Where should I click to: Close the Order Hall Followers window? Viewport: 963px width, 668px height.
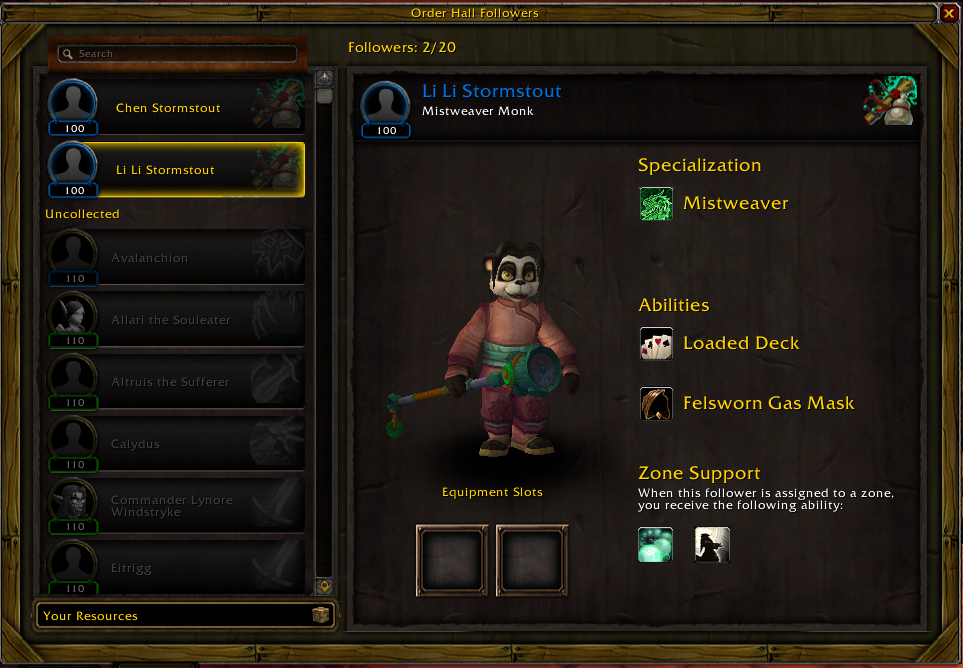[x=948, y=13]
